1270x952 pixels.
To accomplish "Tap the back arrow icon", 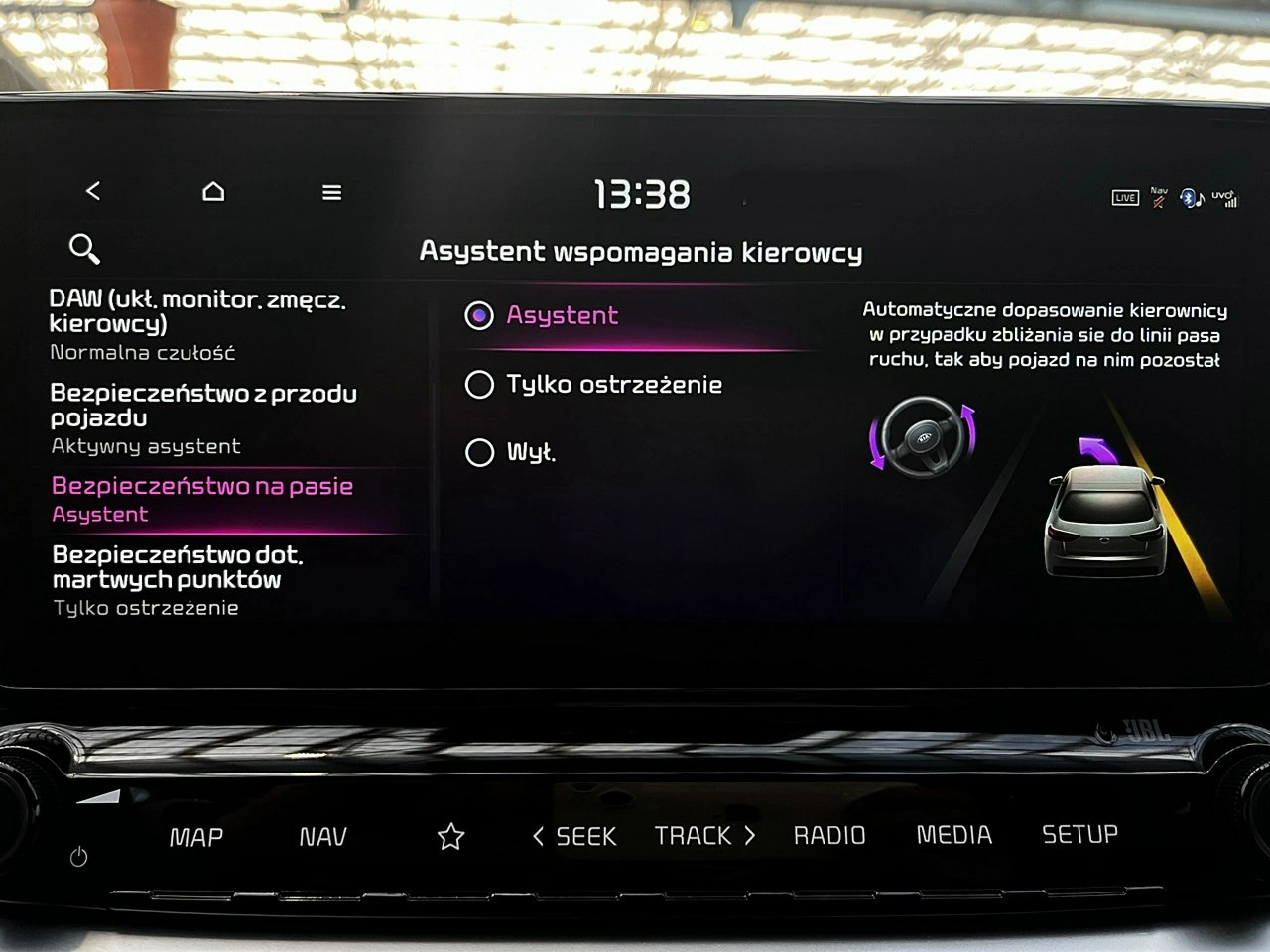I will coord(94,191).
